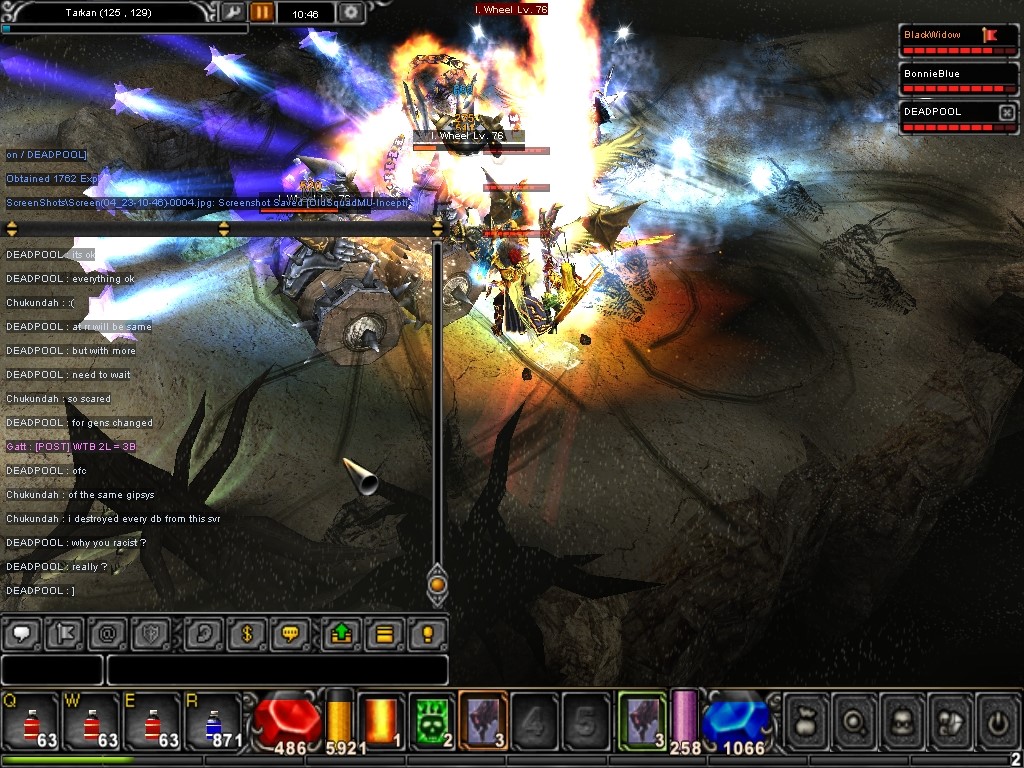
Task: Toggle the yellow speech bubble button
Action: pyautogui.click(x=291, y=634)
